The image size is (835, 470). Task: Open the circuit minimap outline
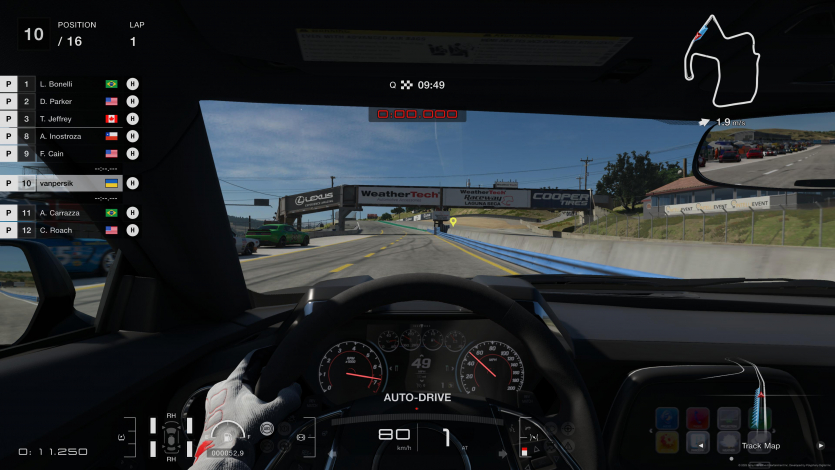pyautogui.click(x=724, y=61)
